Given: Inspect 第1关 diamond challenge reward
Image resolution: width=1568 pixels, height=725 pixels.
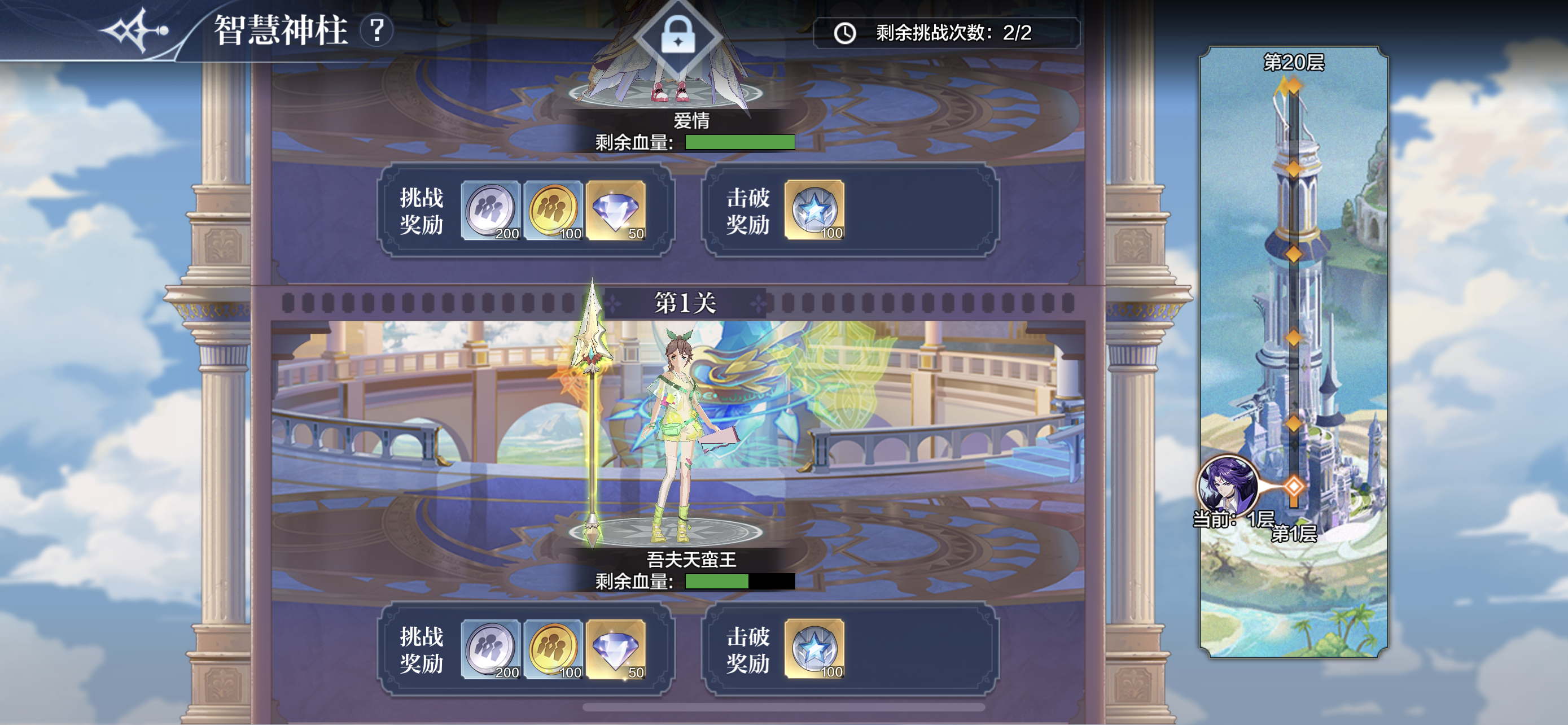Looking at the screenshot, I should [x=615, y=648].
